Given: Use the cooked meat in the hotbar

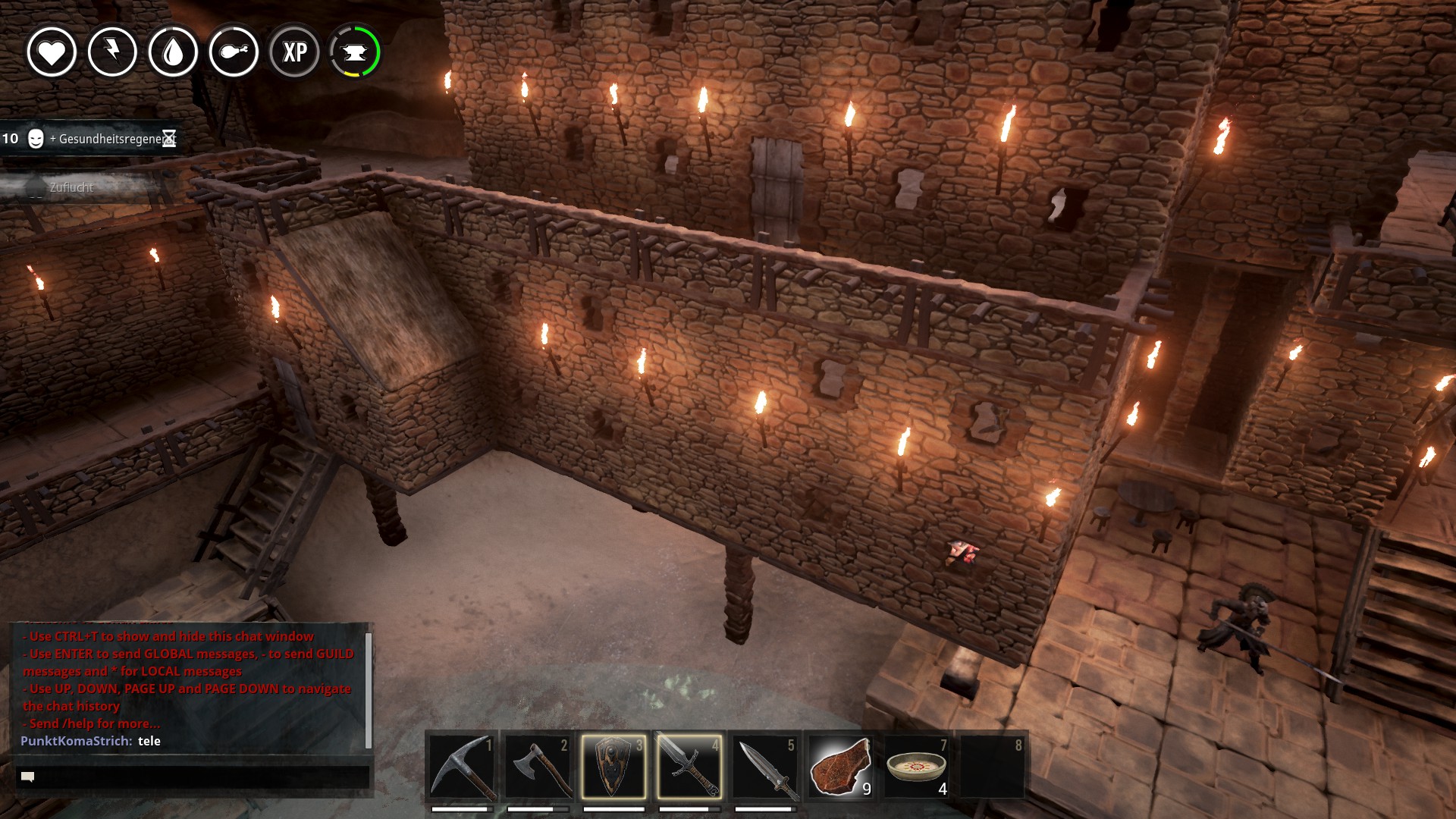Looking at the screenshot, I should (840, 766).
